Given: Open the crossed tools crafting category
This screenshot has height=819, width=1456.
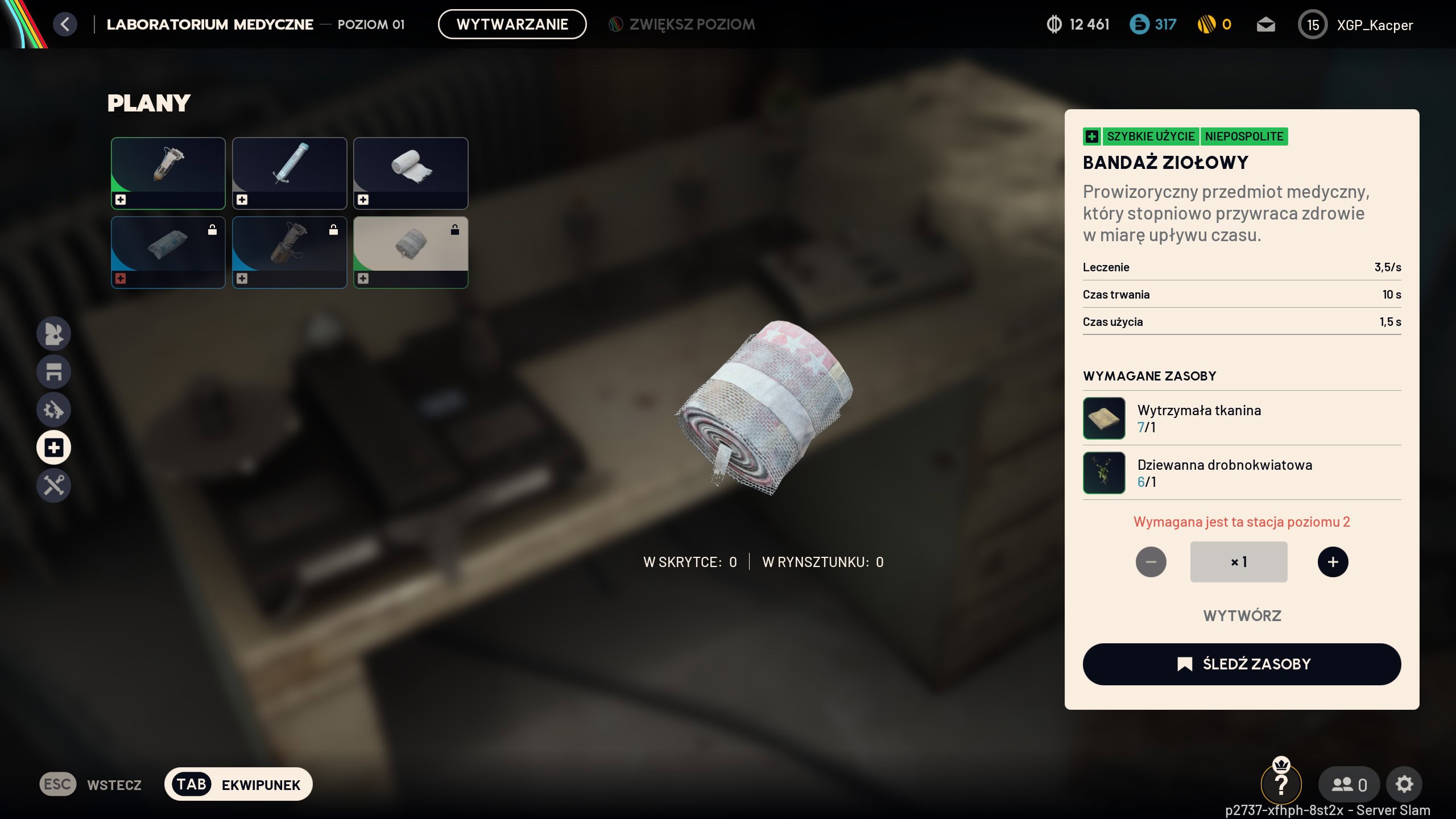Looking at the screenshot, I should coord(54,486).
